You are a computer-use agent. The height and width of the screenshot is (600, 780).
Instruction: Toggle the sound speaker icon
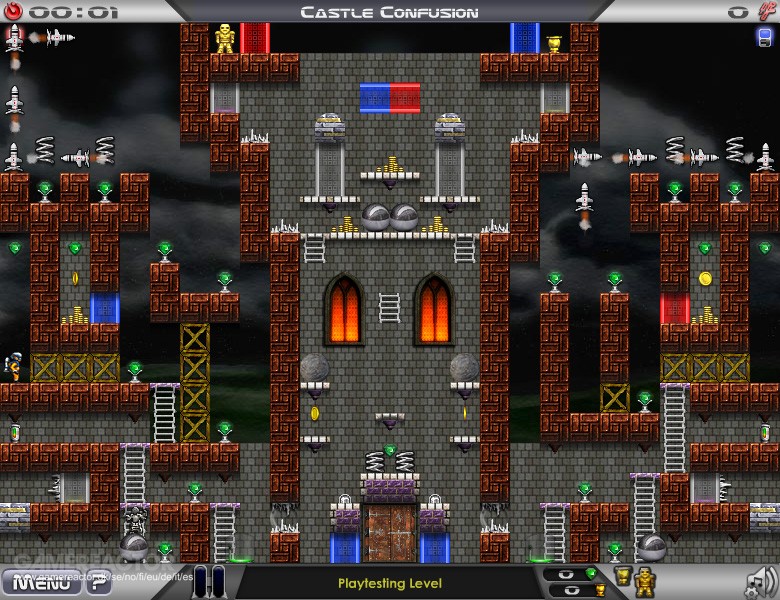tap(761, 580)
